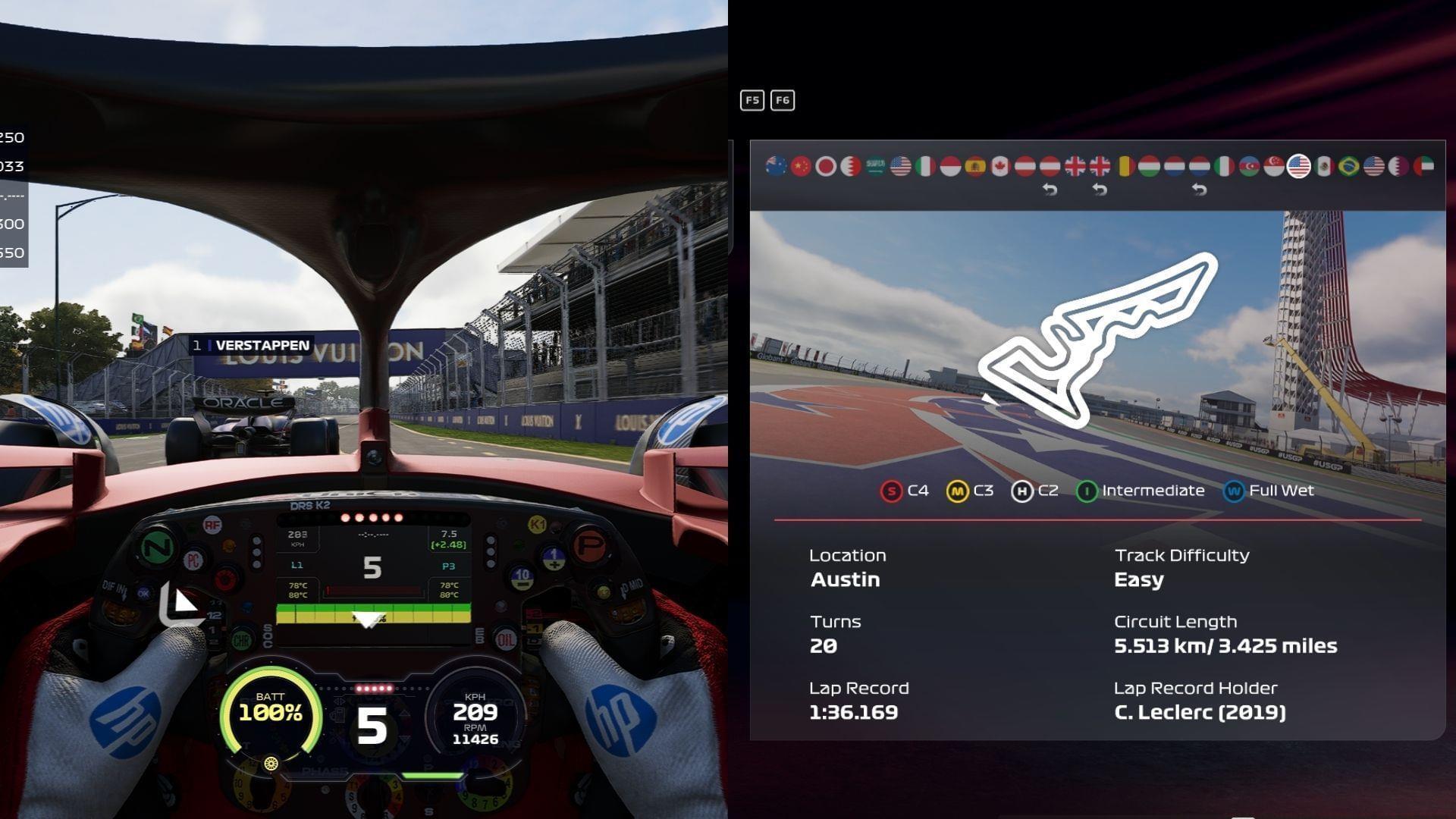Choose the Qatar flag circuit
The height and width of the screenshot is (819, 1456).
1398,166
